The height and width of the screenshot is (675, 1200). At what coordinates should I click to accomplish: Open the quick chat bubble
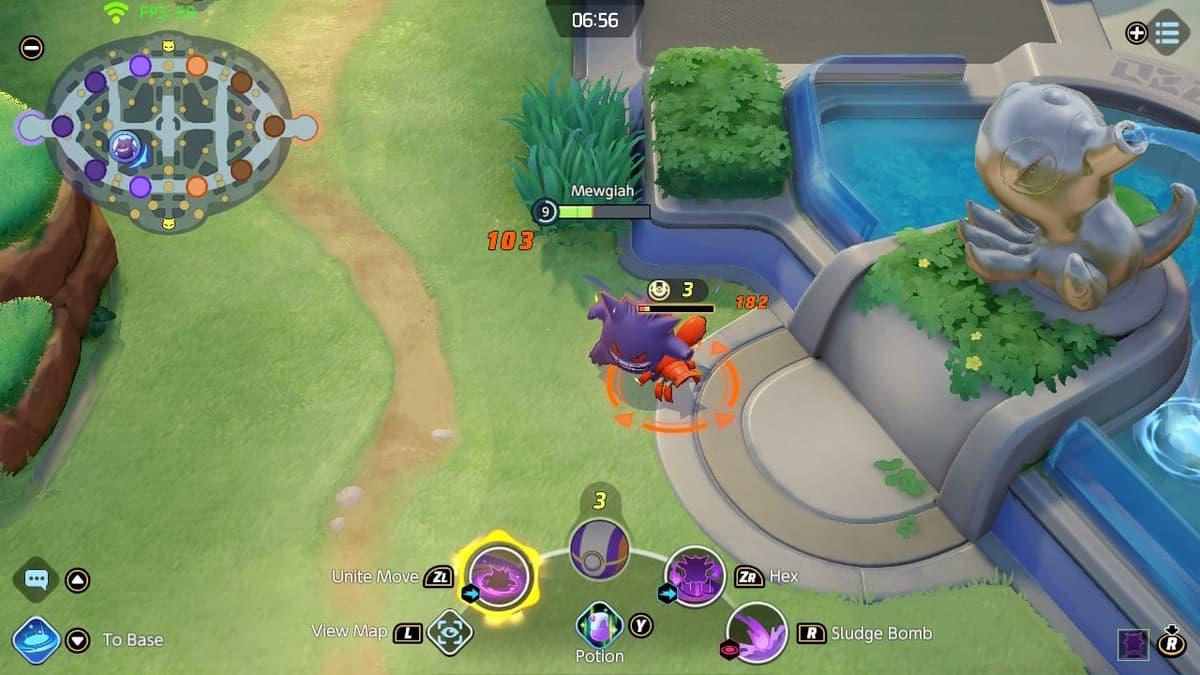coord(37,579)
